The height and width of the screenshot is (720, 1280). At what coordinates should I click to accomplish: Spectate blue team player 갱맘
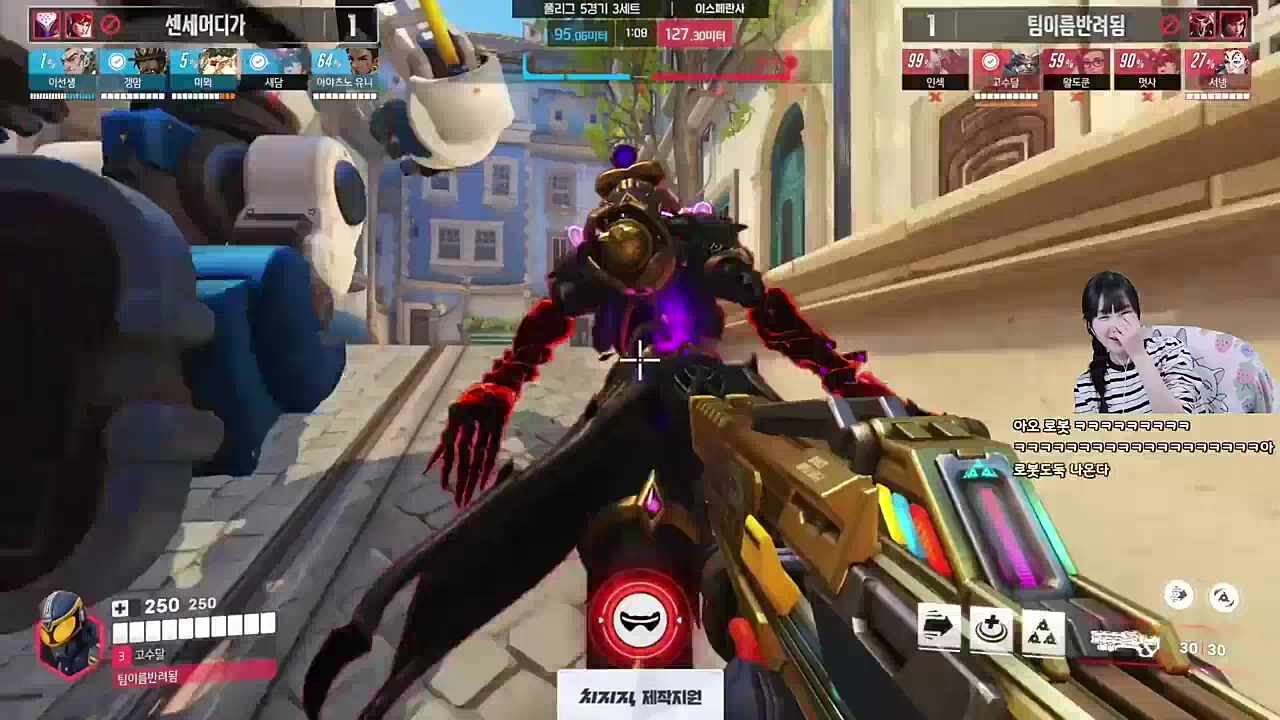coord(133,70)
